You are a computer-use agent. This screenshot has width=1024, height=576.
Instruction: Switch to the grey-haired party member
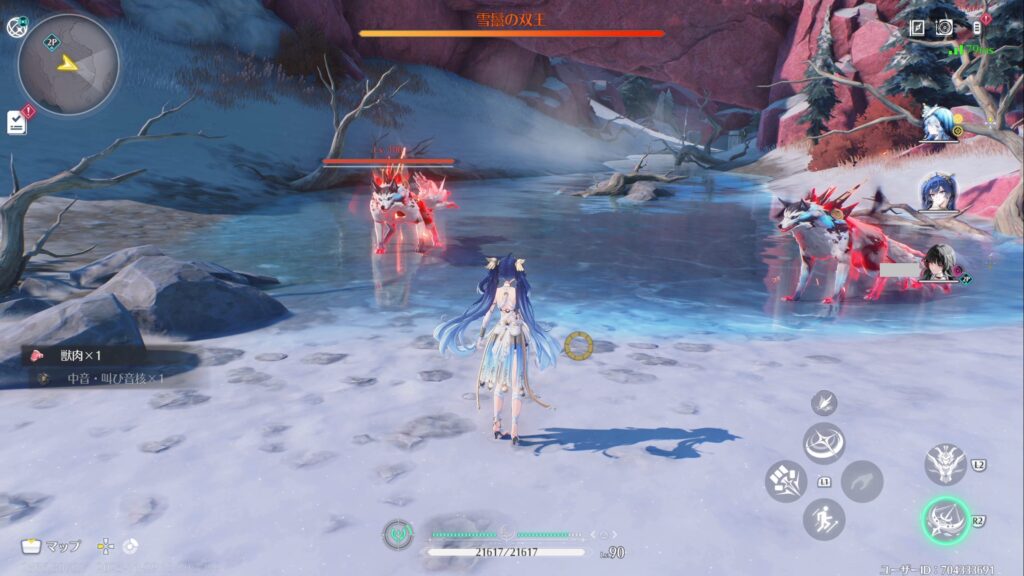(x=938, y=263)
